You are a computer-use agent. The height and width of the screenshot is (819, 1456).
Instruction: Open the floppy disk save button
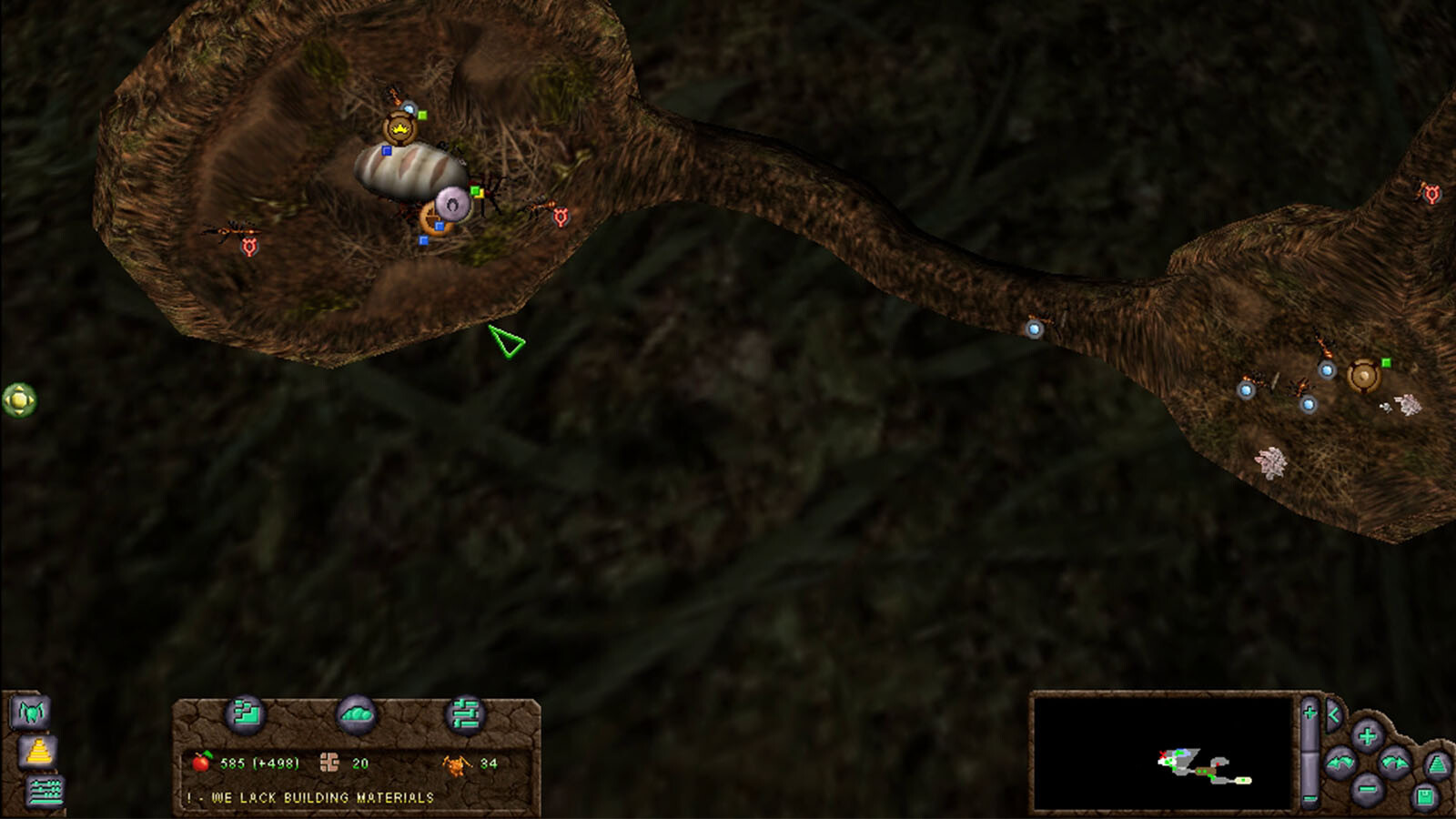1426,798
